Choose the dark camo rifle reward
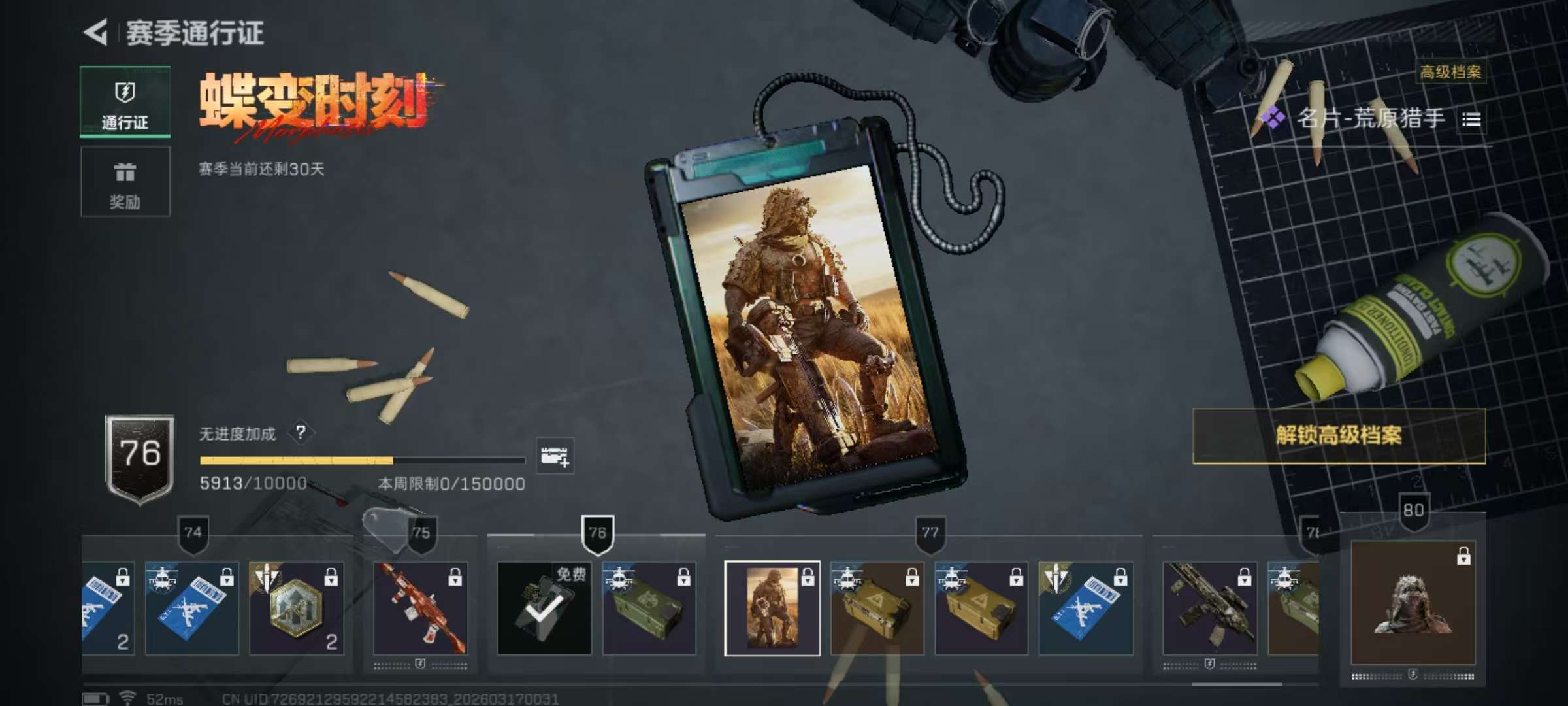Image resolution: width=1568 pixels, height=706 pixels. coord(1209,608)
